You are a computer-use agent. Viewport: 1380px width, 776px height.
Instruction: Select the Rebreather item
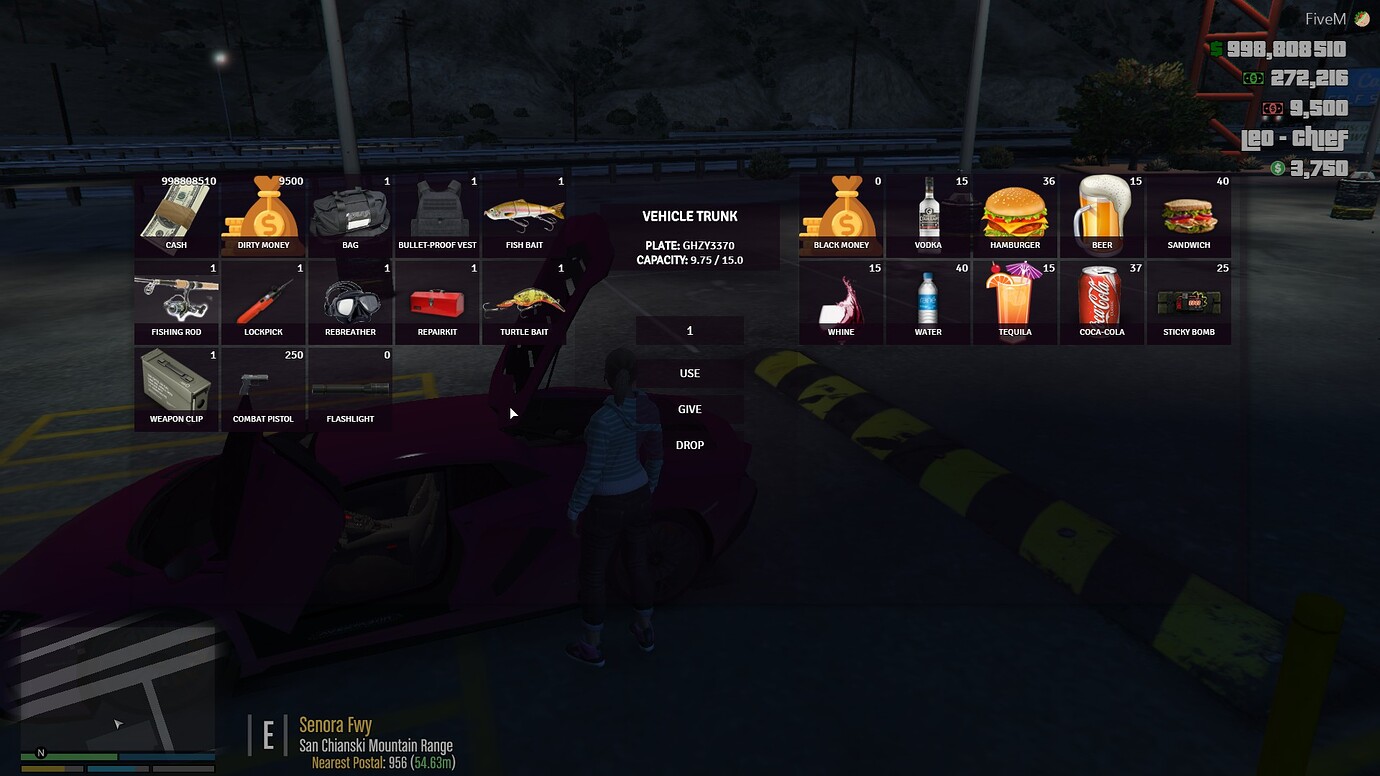pyautogui.click(x=350, y=299)
